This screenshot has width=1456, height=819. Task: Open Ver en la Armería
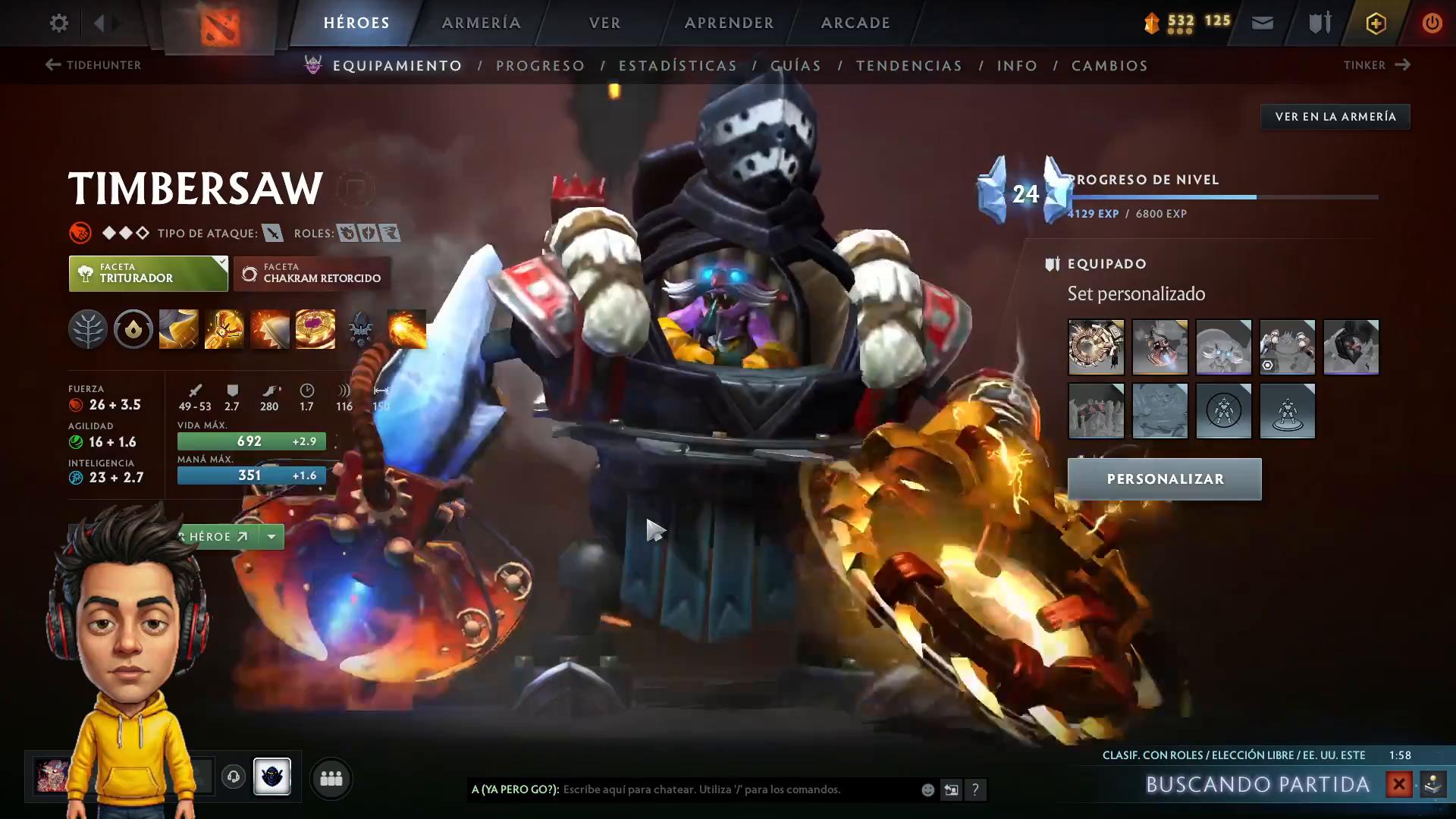click(x=1335, y=116)
